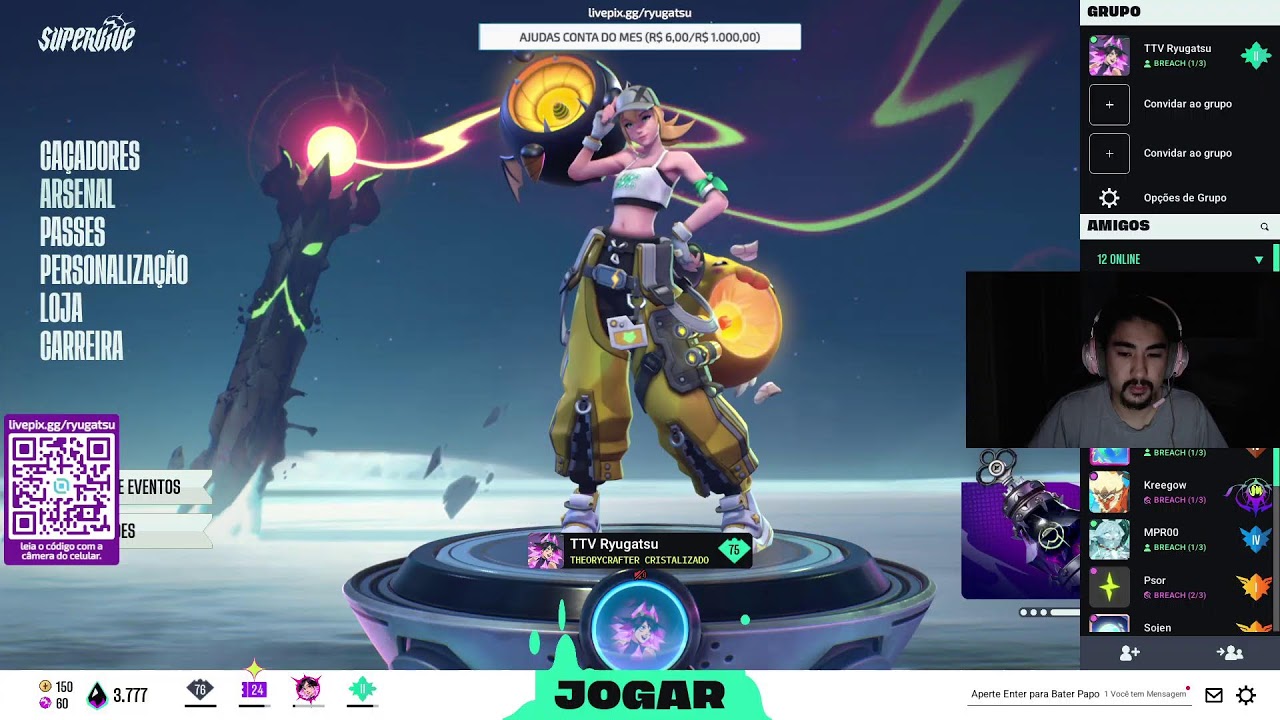Open the Caçadores menu
Image resolution: width=1280 pixels, height=720 pixels.
[90, 157]
